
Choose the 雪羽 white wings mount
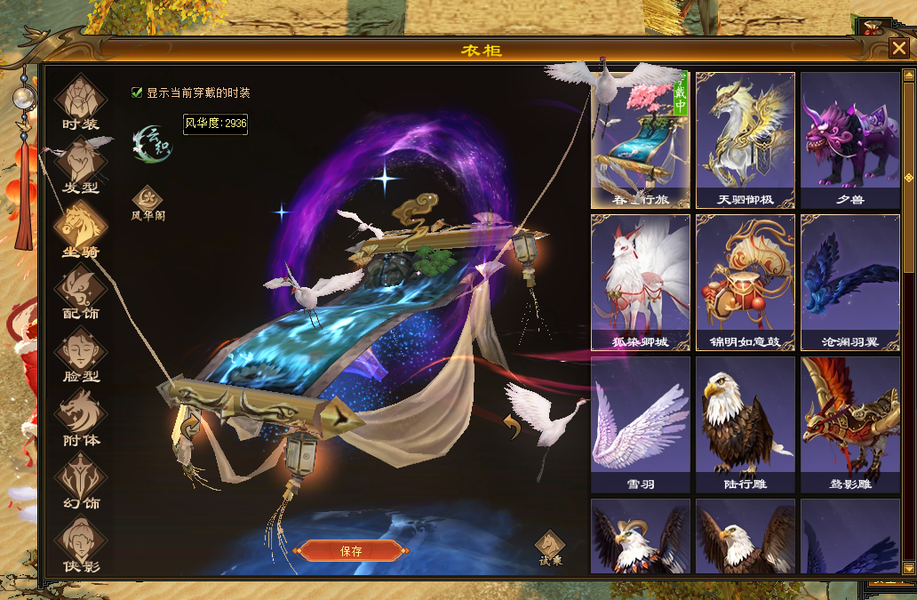click(640, 424)
